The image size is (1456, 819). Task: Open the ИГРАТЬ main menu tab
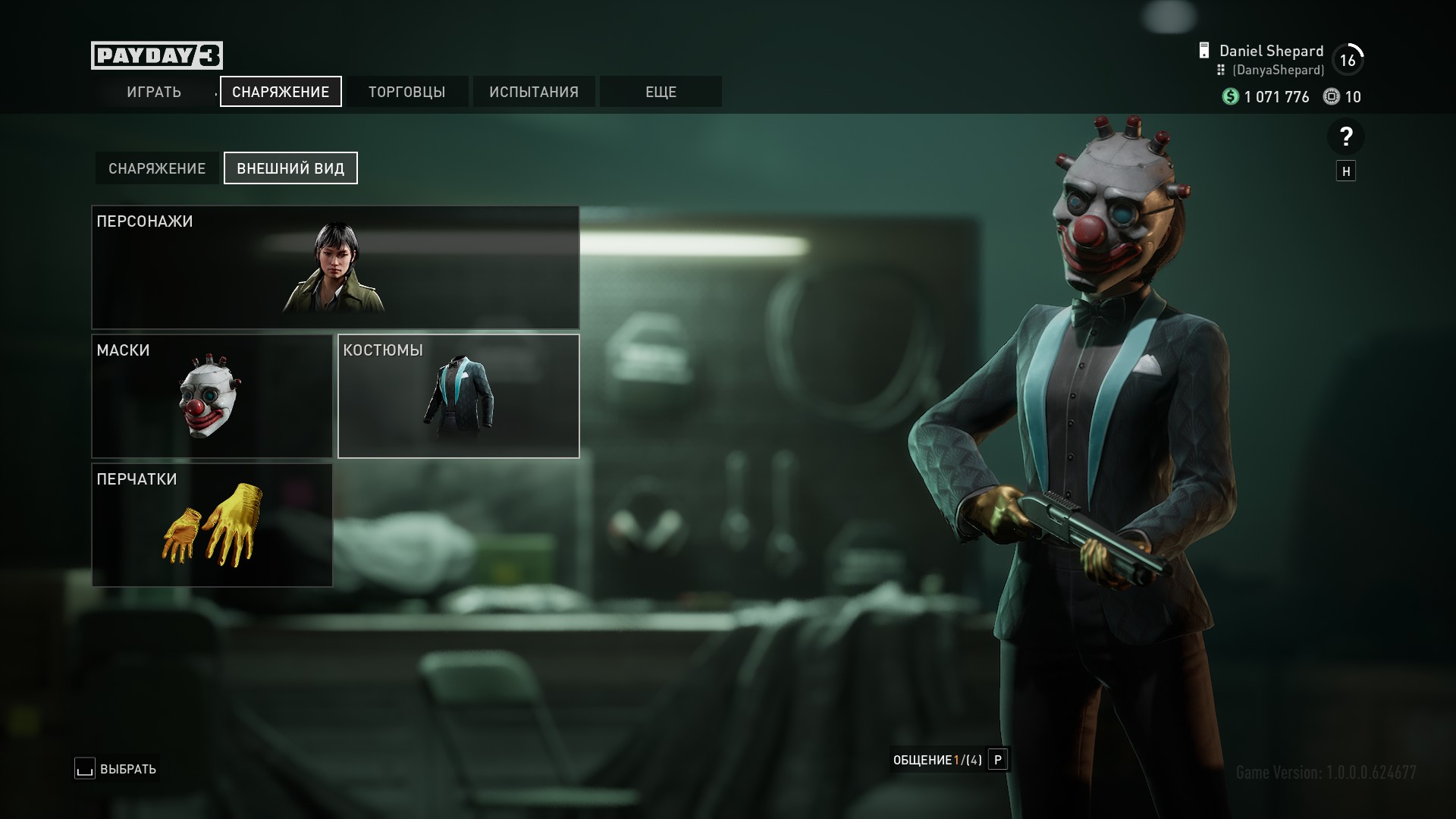pyautogui.click(x=154, y=92)
